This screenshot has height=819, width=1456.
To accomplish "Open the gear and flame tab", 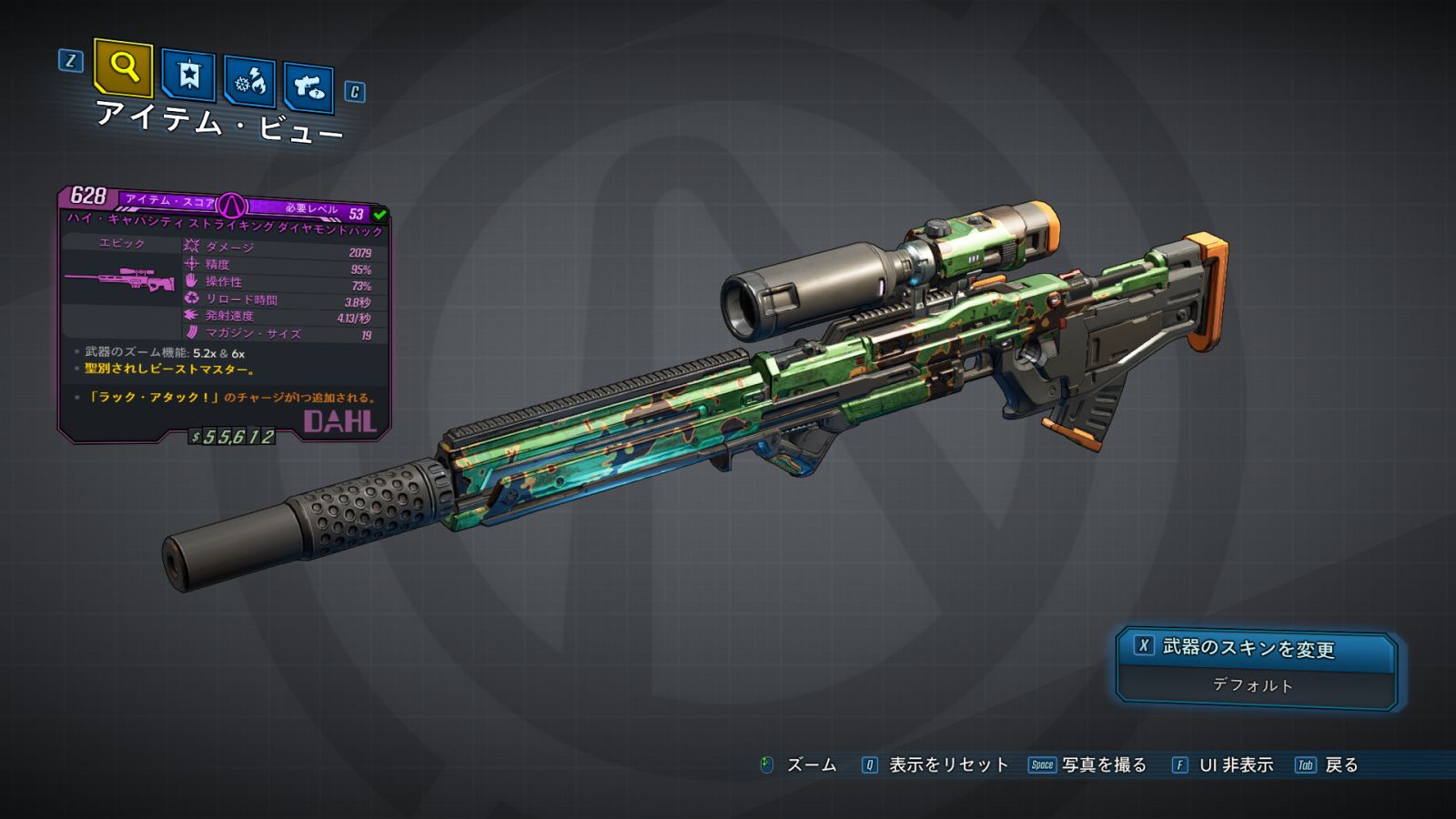I will 249,84.
